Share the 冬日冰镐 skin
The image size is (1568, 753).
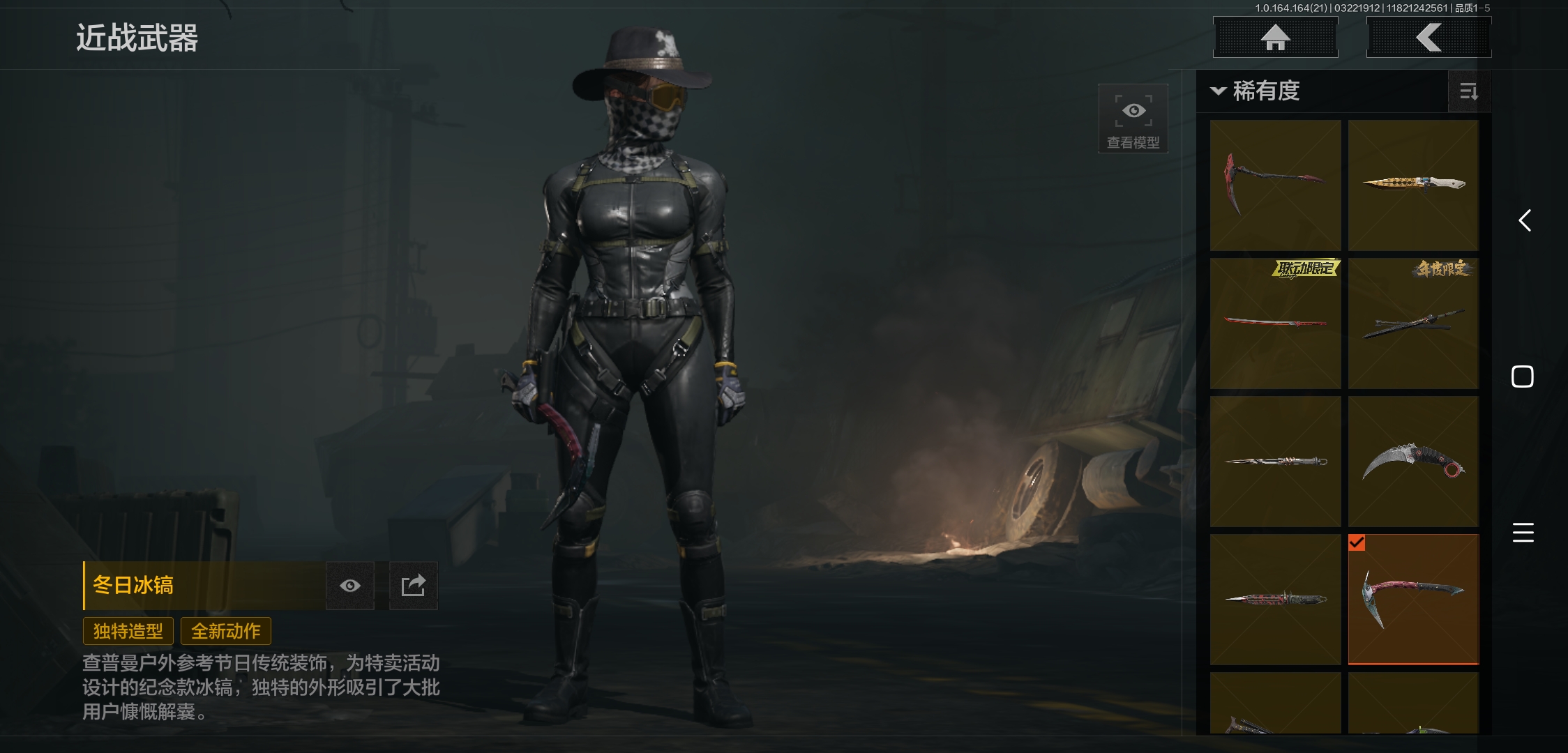click(x=413, y=586)
